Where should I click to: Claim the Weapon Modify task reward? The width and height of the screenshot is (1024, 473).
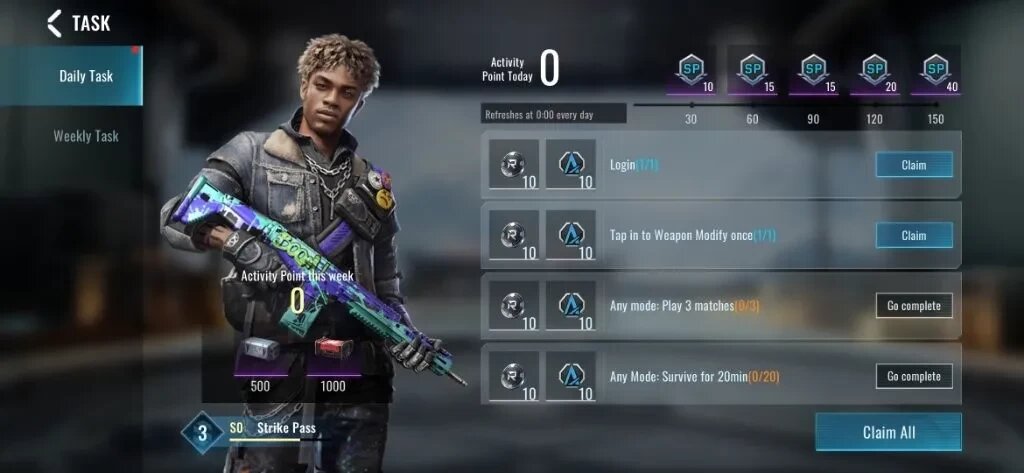[x=913, y=236]
